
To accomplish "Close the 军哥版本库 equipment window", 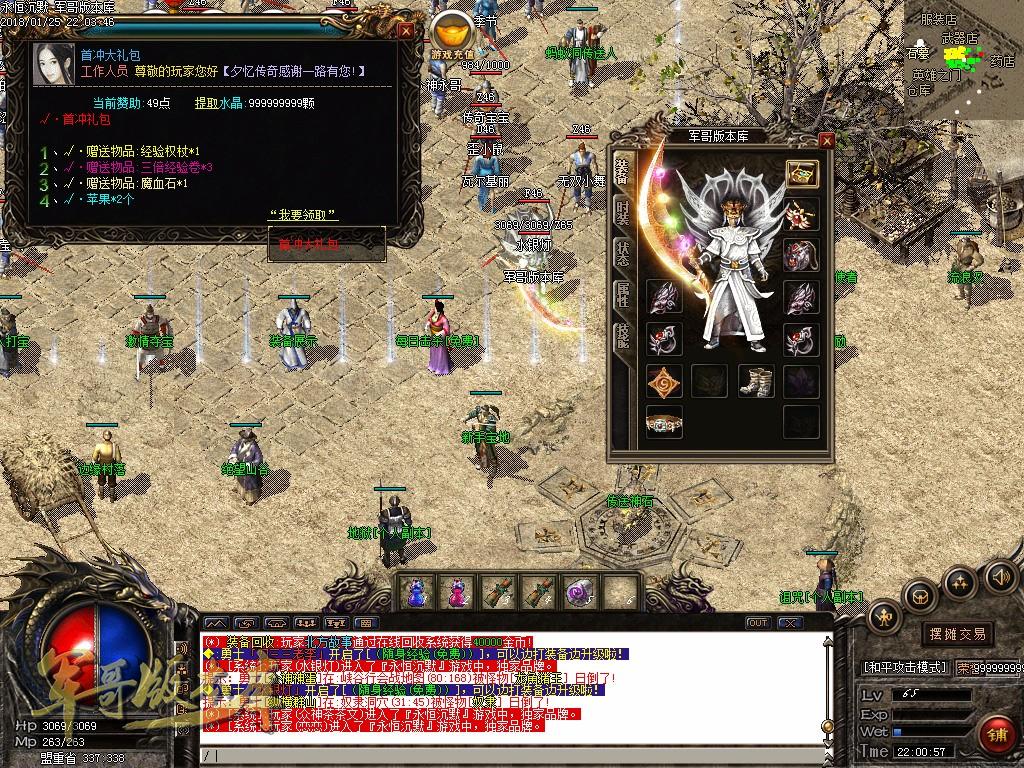I will 826,141.
